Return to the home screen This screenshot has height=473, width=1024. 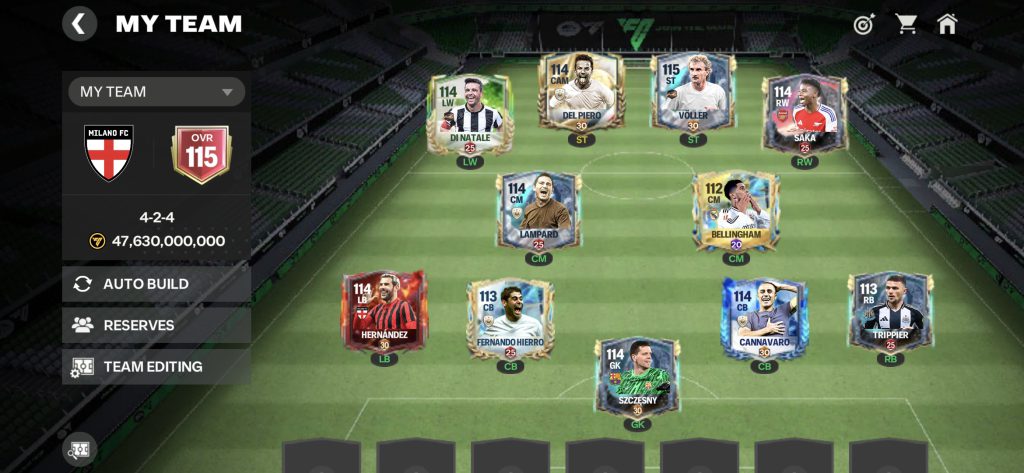coord(947,24)
